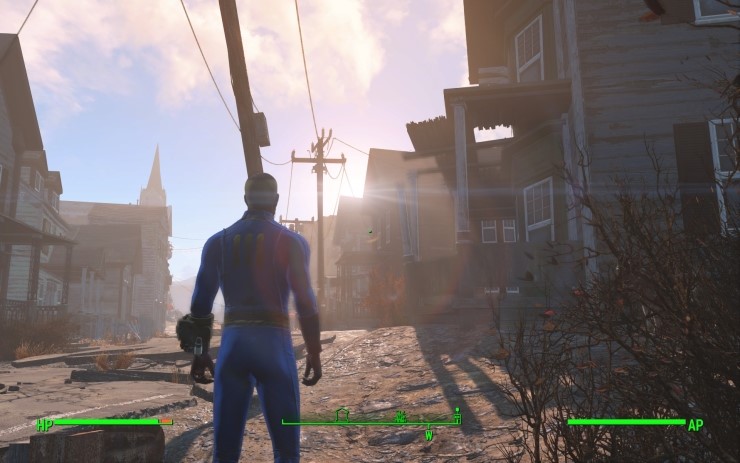Image resolution: width=740 pixels, height=463 pixels.
Task: Click the compass bar showing West
Action: pos(371,422)
